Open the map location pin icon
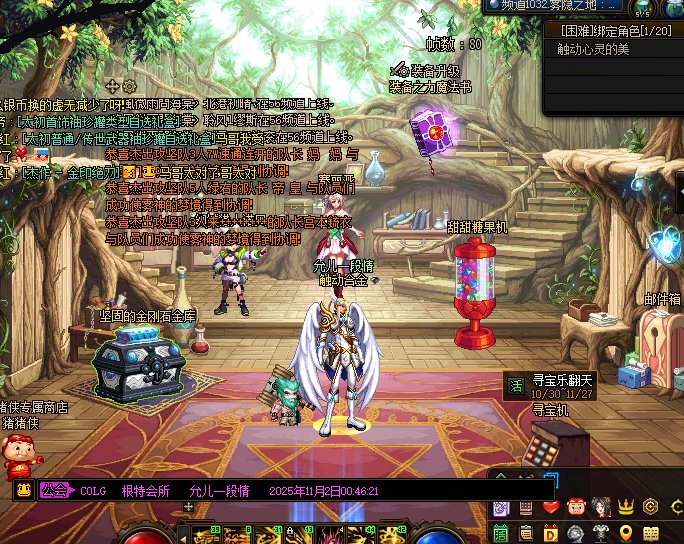 click(626, 532)
